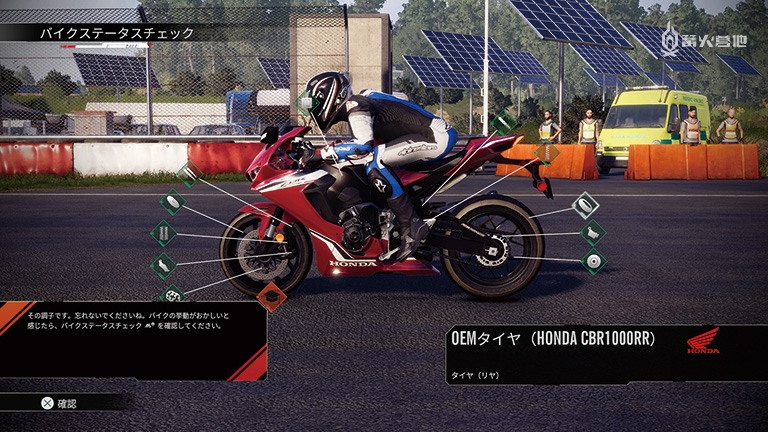Select the rear tire part icon
768x432 pixels.
point(584,205)
